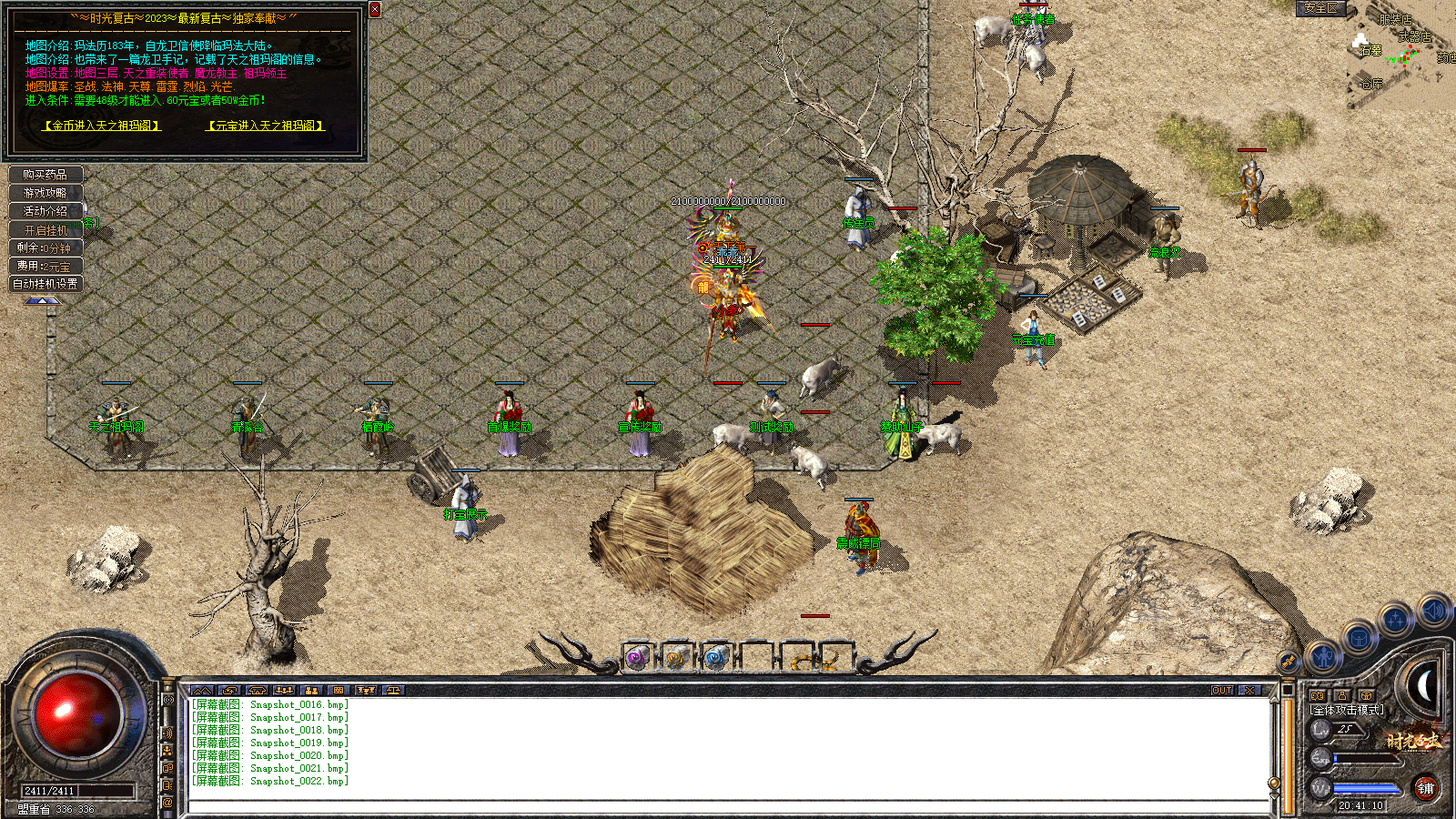Viewport: 1456px width, 819px height.
Task: Toggle the OUT button above the chat window
Action: pos(1220,692)
